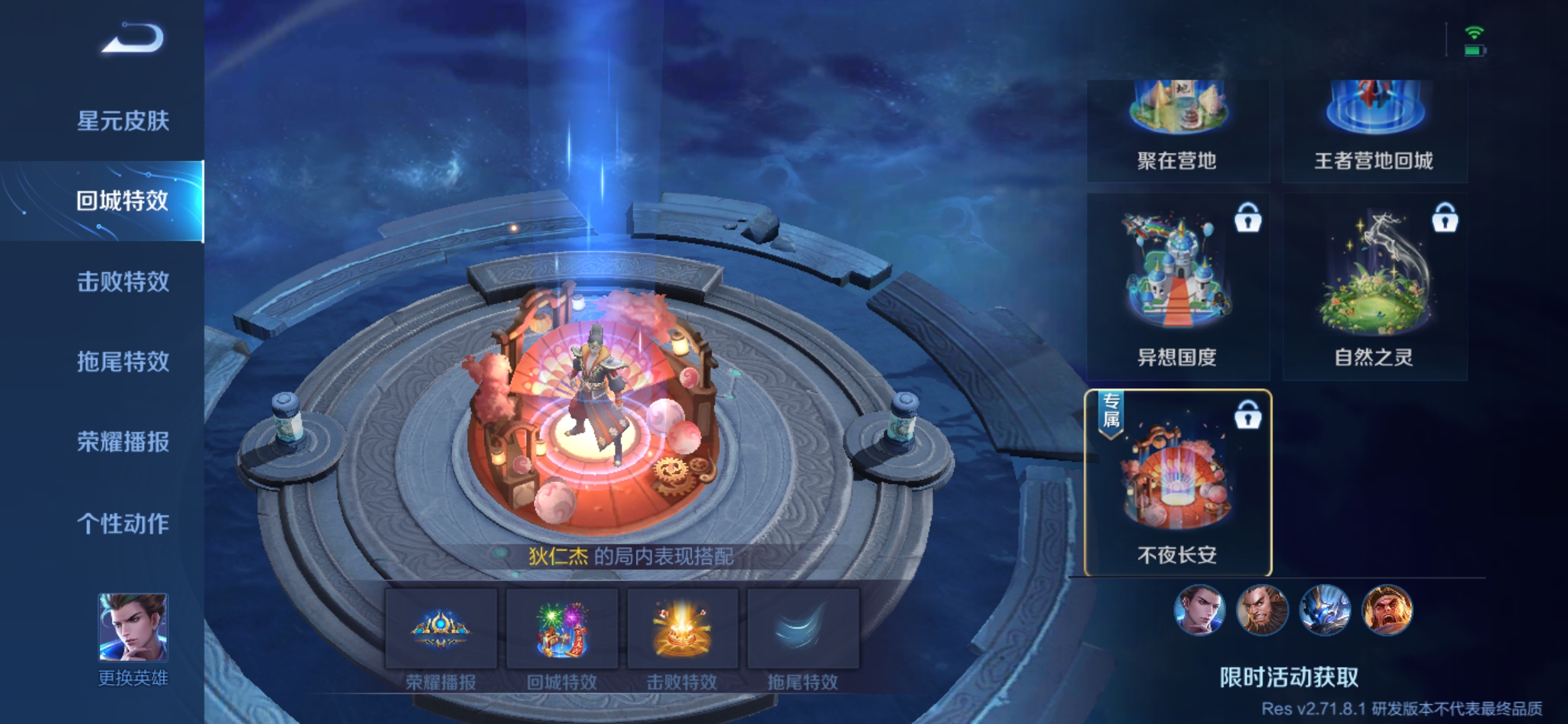
Task: Choose the 不夜长安 exclusive effect
Action: click(1177, 483)
